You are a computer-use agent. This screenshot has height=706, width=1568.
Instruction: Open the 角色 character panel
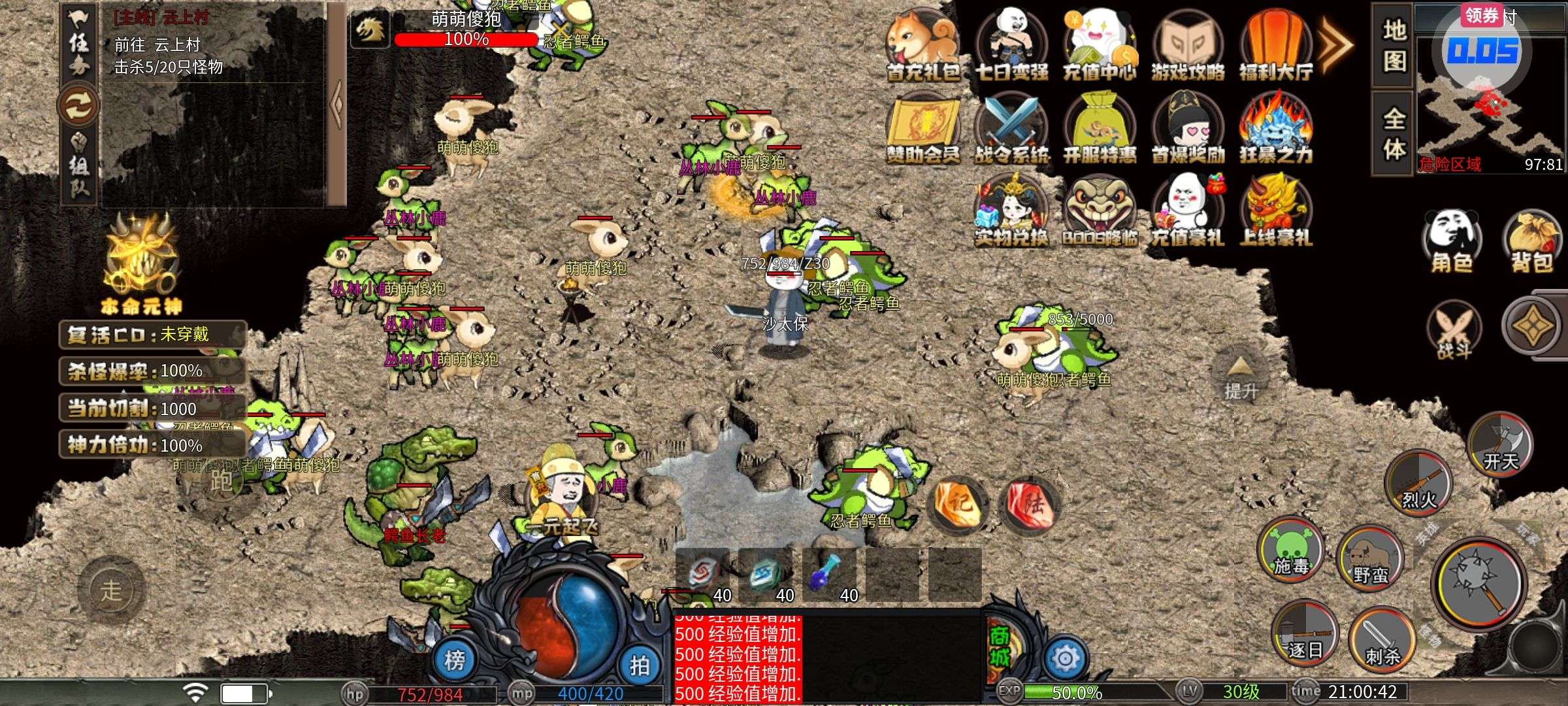(x=1451, y=242)
